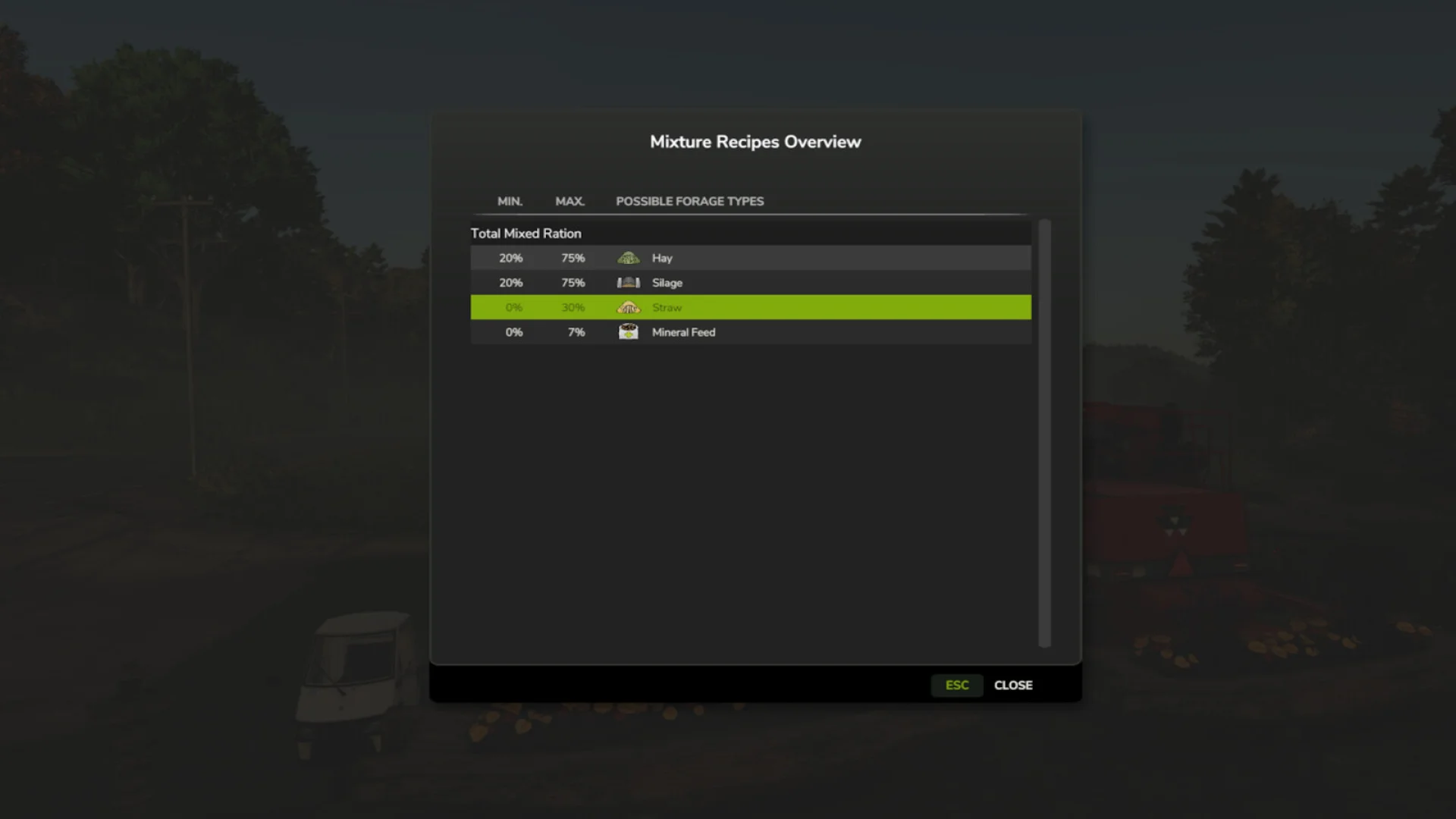The width and height of the screenshot is (1456, 819).
Task: Select the green bale icon beside Hay
Action: tap(629, 258)
